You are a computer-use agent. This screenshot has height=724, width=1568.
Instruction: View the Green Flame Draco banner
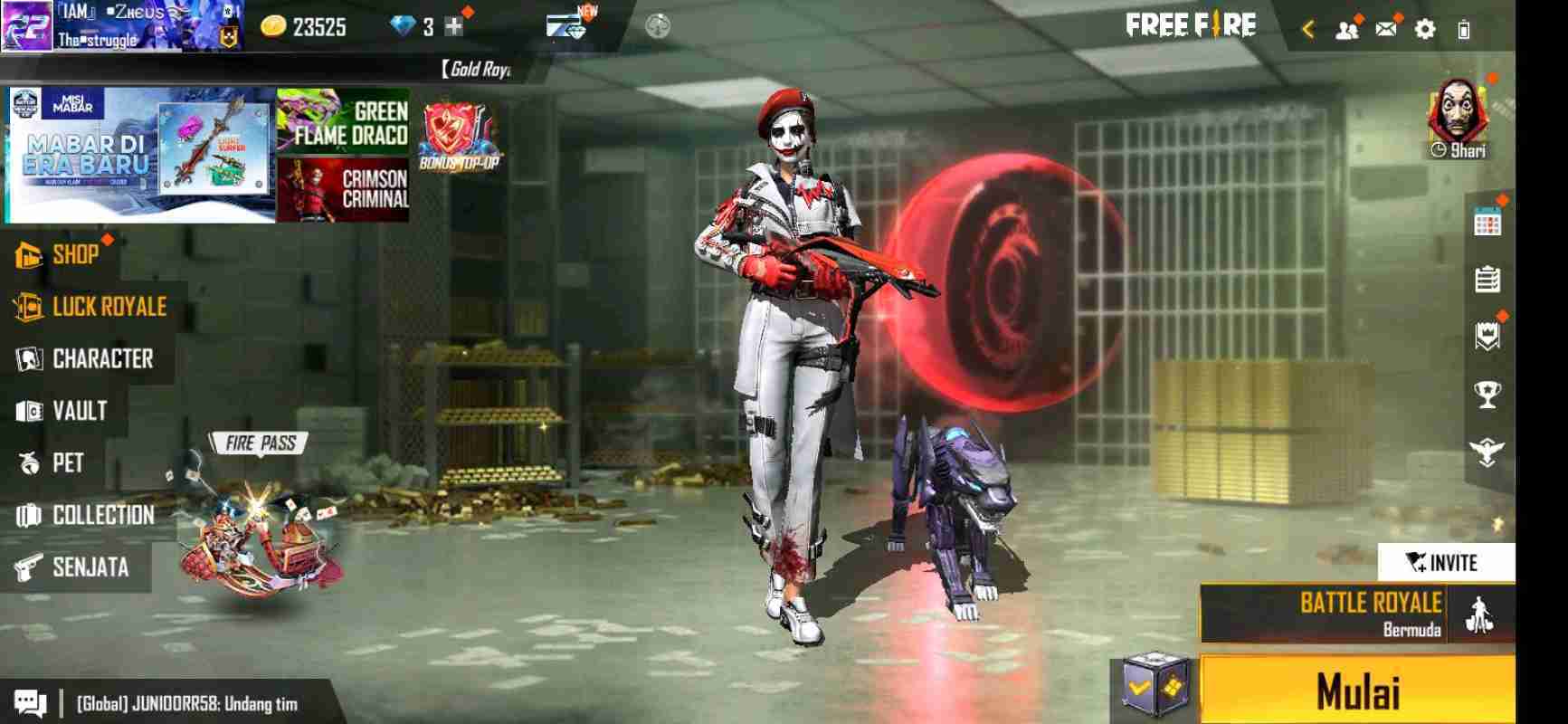tap(343, 121)
